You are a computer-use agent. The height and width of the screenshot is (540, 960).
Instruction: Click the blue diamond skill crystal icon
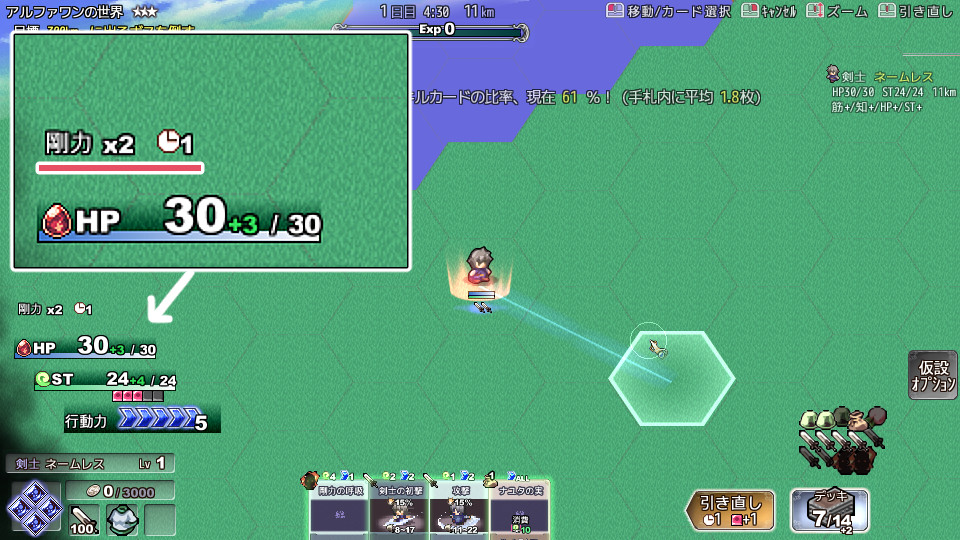pos(31,506)
